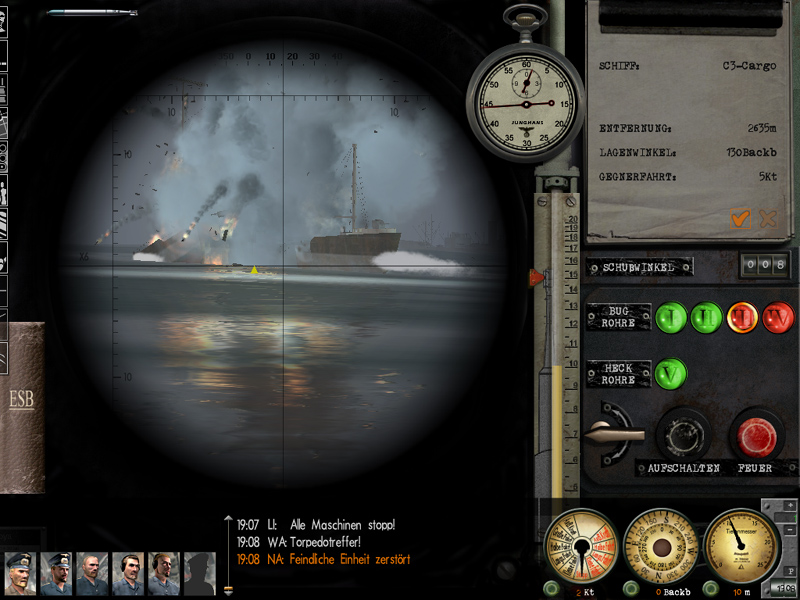Confirm target with the orange checkmark
The image size is (800, 600).
tap(741, 218)
